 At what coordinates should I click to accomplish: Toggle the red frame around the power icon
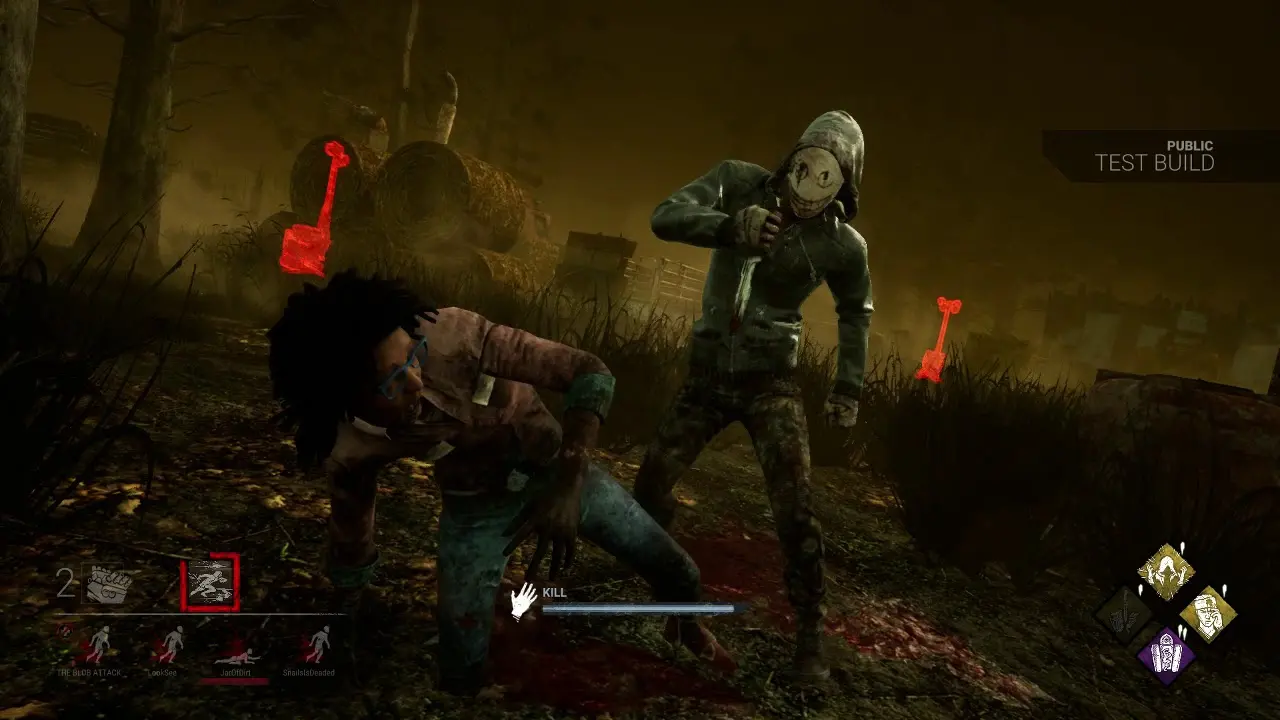(212, 583)
